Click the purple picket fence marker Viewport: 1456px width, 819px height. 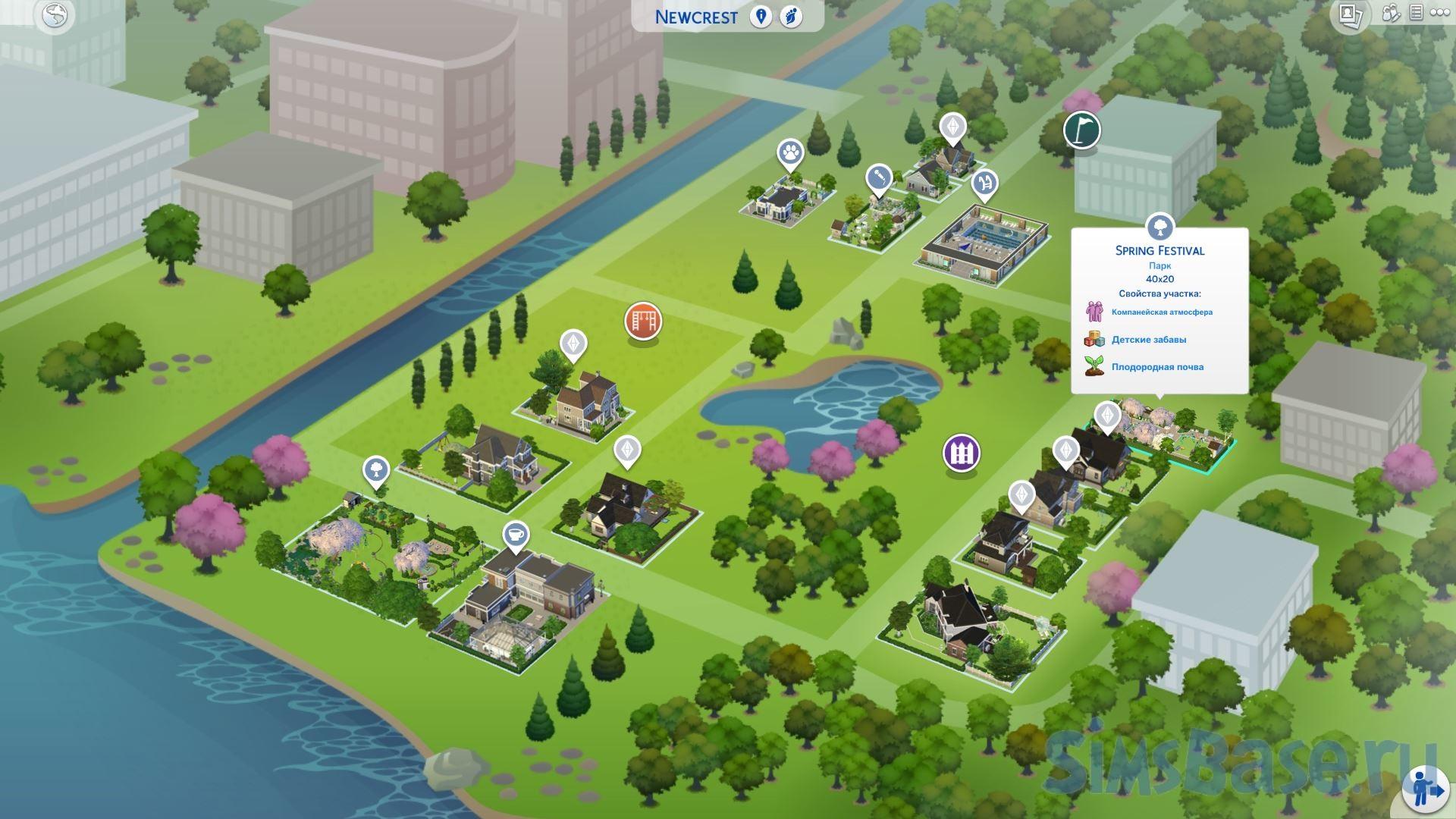pos(961,453)
